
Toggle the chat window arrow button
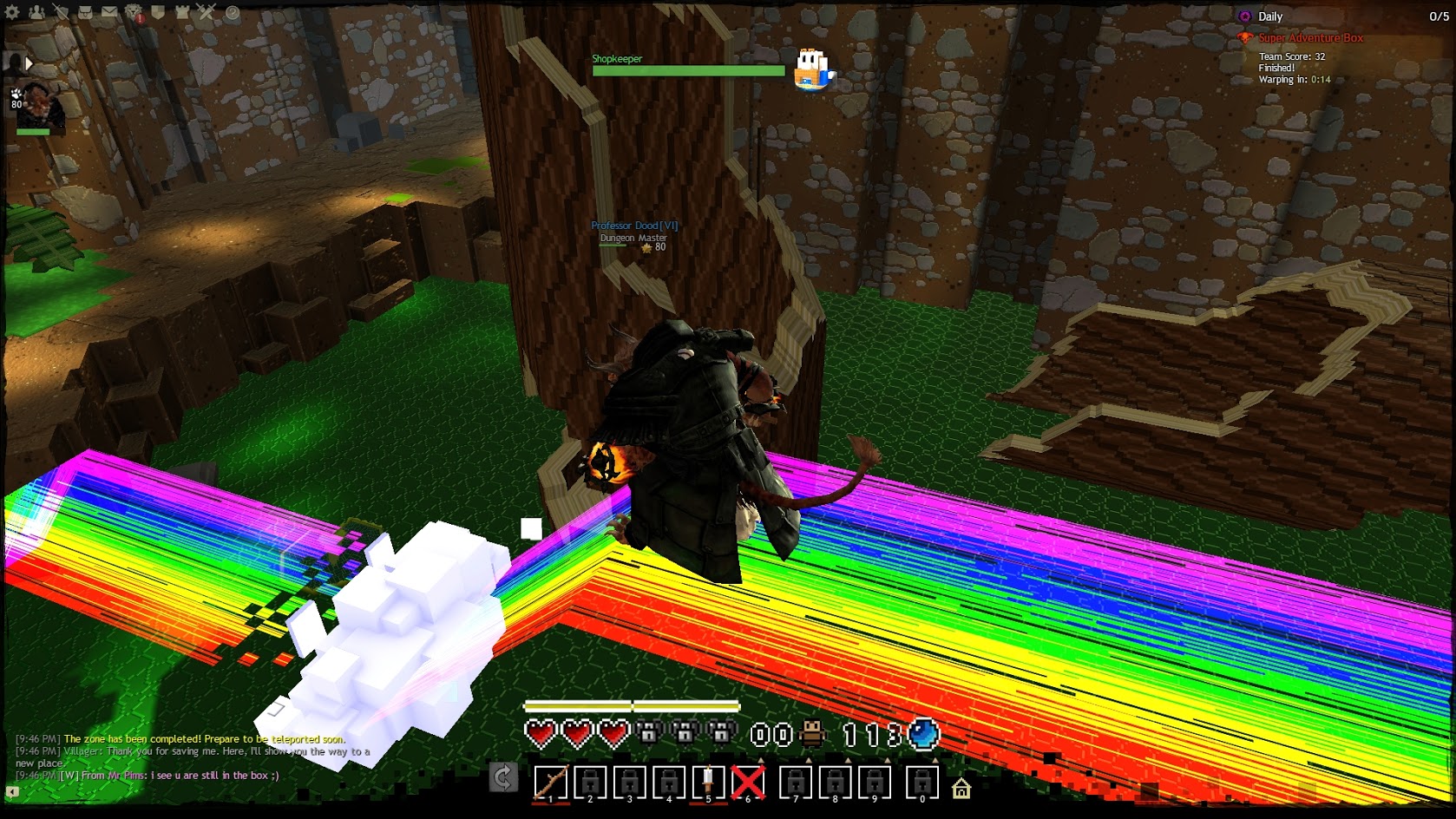12,791
